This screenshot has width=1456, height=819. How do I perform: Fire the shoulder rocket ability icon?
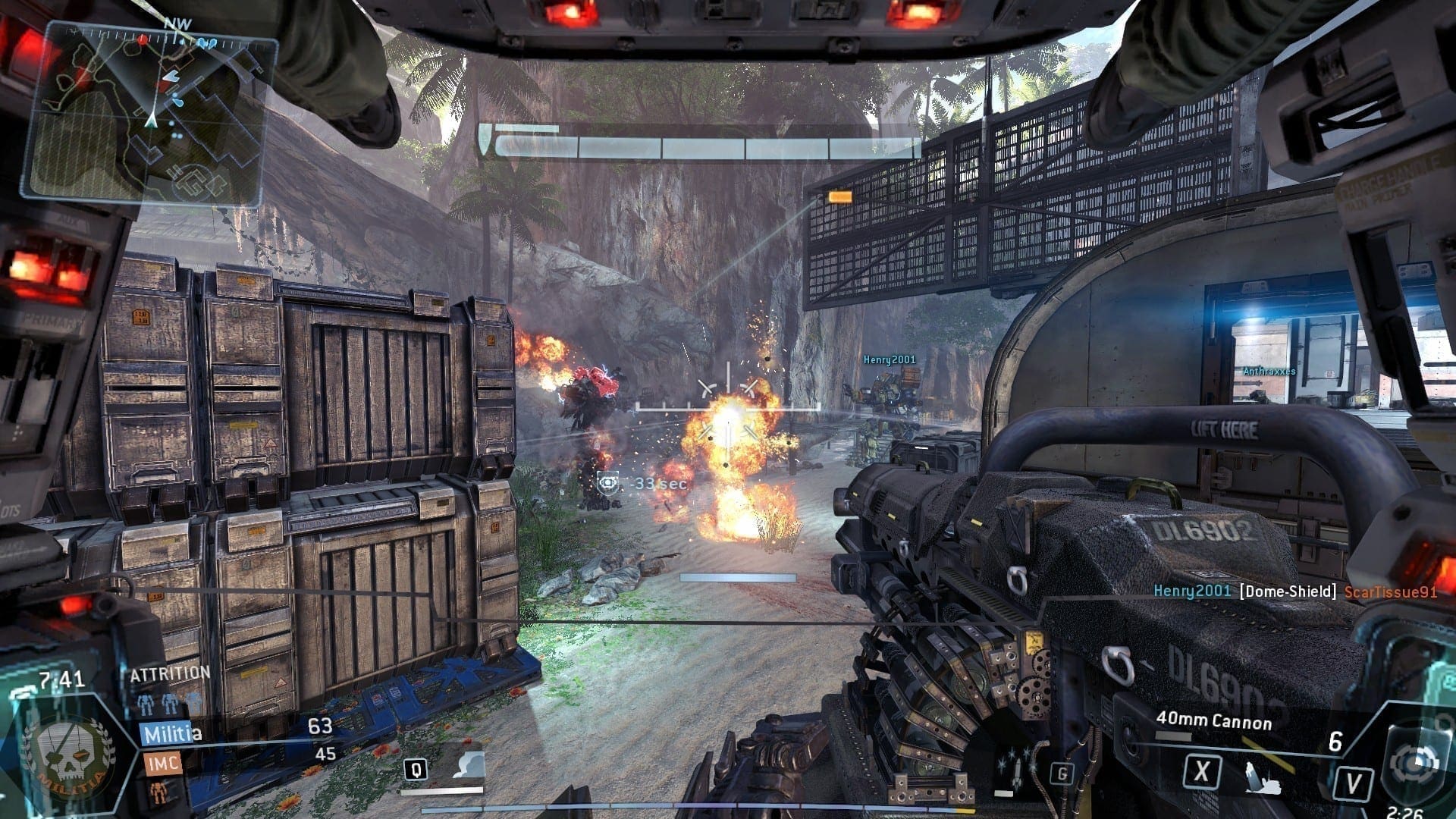pyautogui.click(x=1262, y=777)
